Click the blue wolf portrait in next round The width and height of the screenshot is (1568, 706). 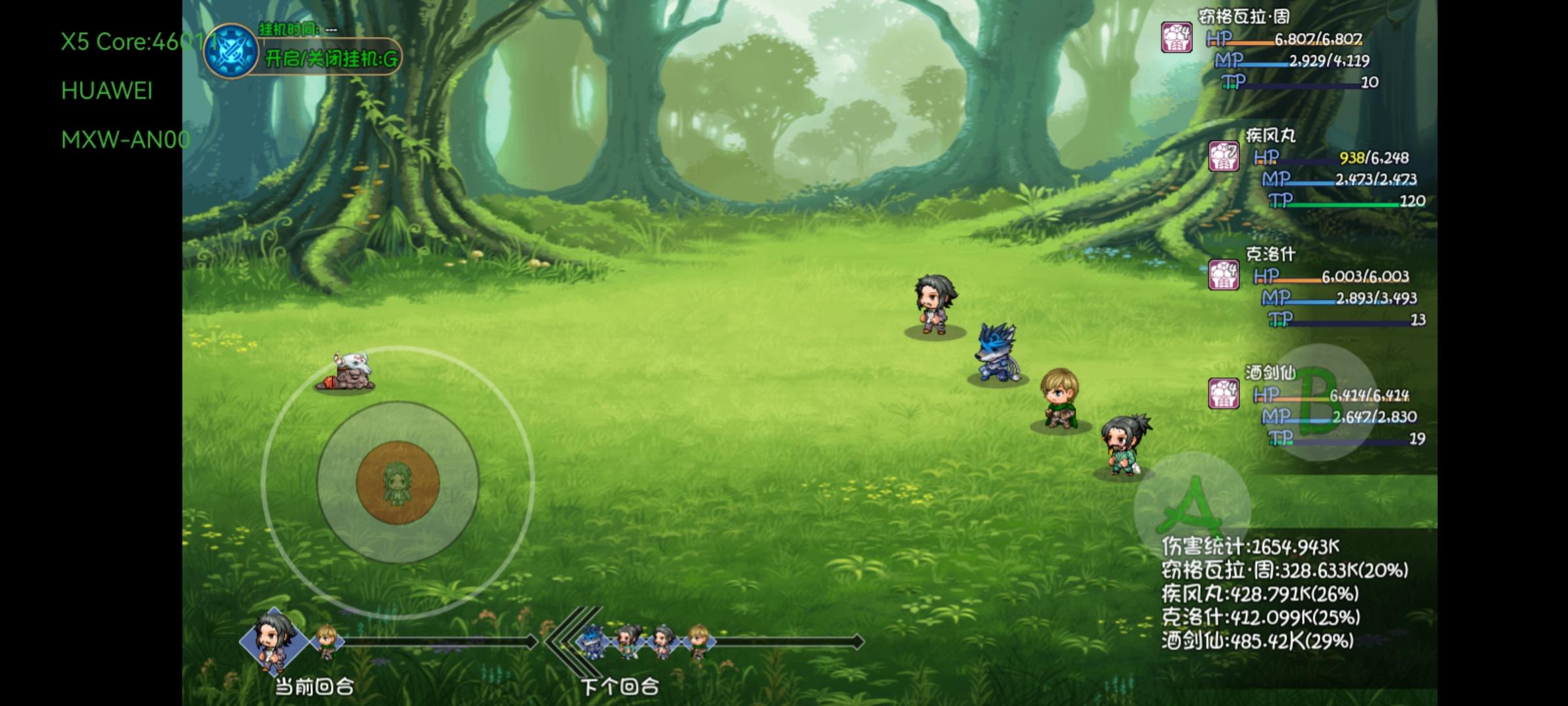tap(593, 640)
